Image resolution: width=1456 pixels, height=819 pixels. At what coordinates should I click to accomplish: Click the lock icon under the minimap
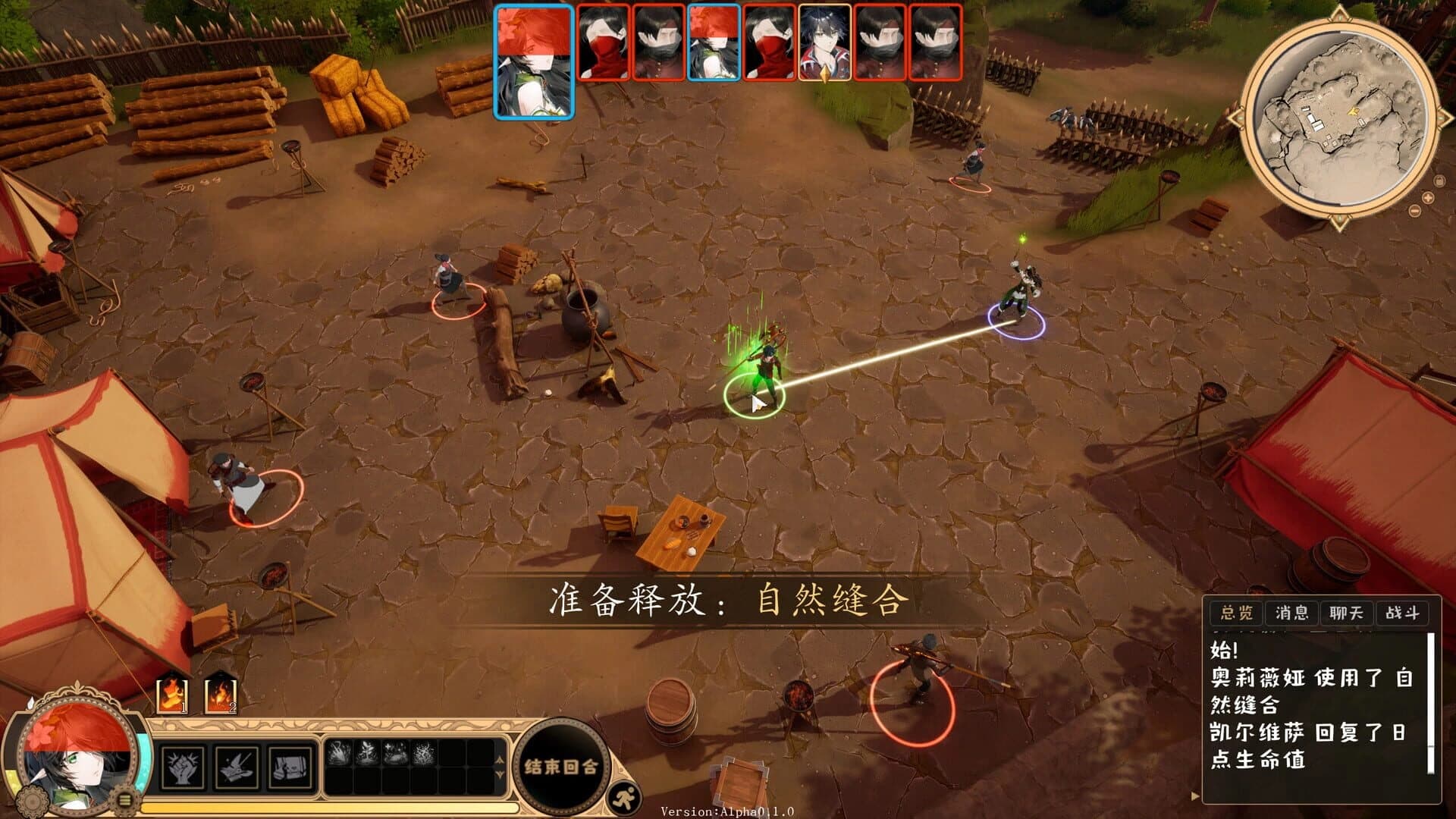(x=1439, y=181)
